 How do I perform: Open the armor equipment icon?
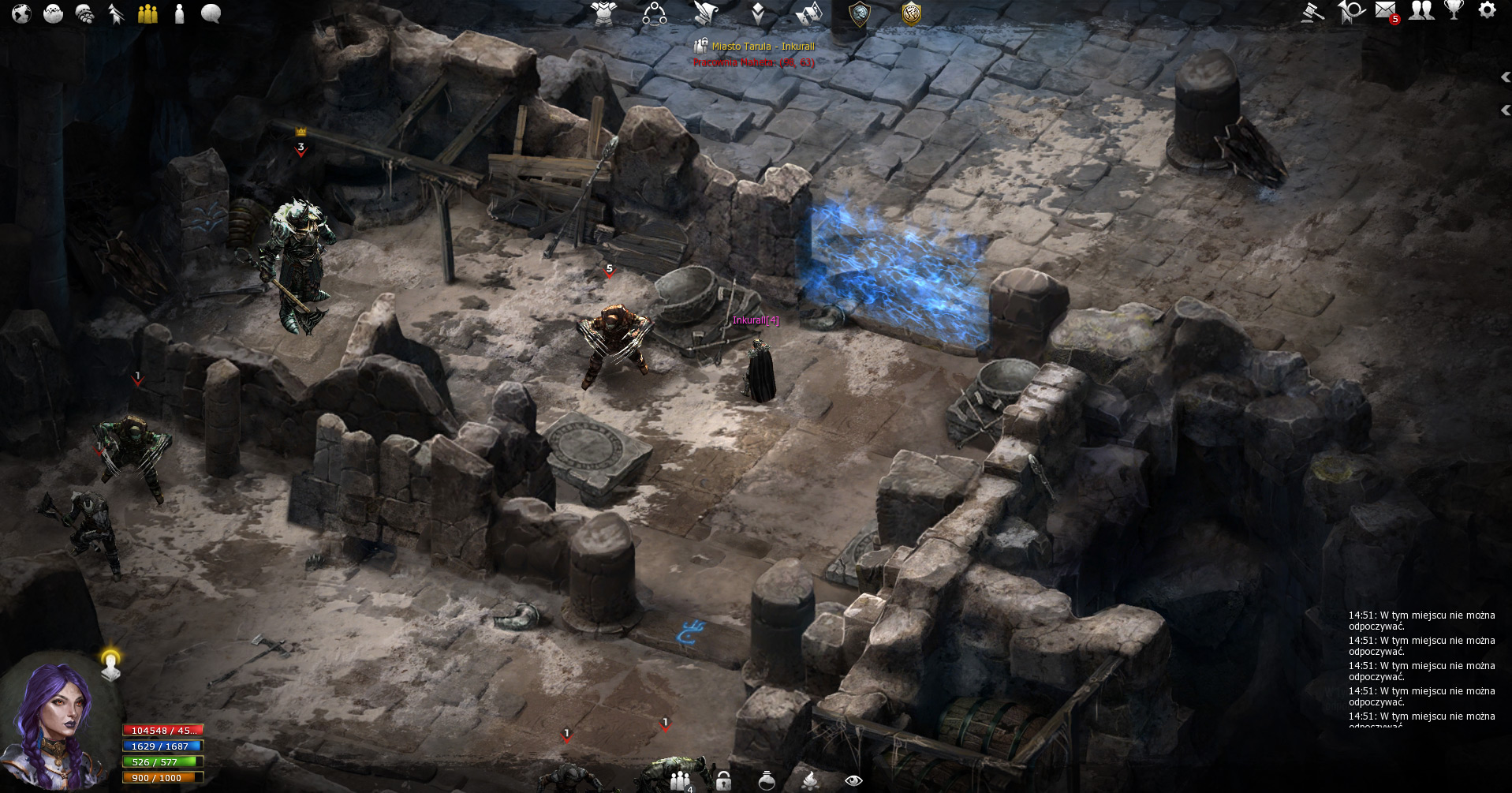pyautogui.click(x=604, y=13)
